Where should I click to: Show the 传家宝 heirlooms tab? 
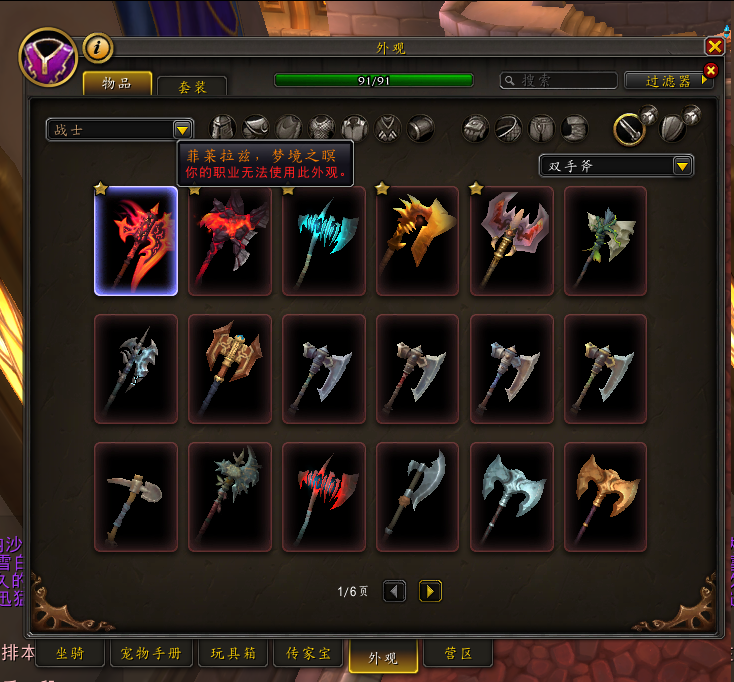pyautogui.click(x=309, y=654)
